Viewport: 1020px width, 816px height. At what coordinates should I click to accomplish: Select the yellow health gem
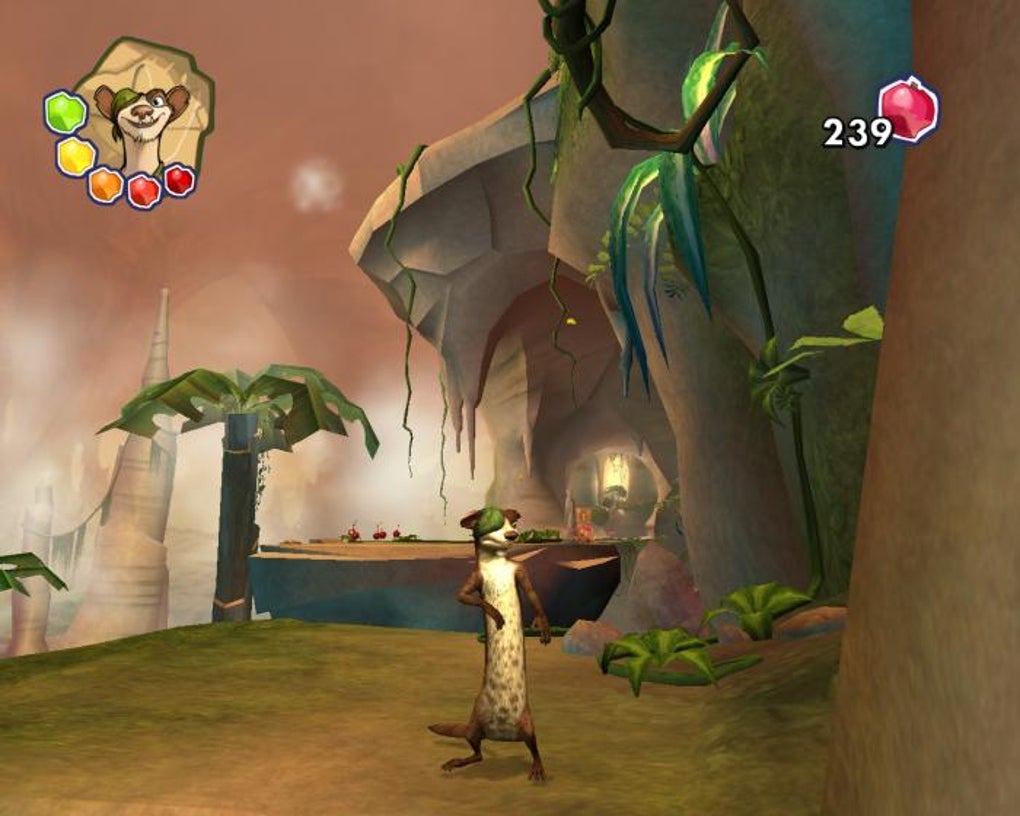coord(75,156)
